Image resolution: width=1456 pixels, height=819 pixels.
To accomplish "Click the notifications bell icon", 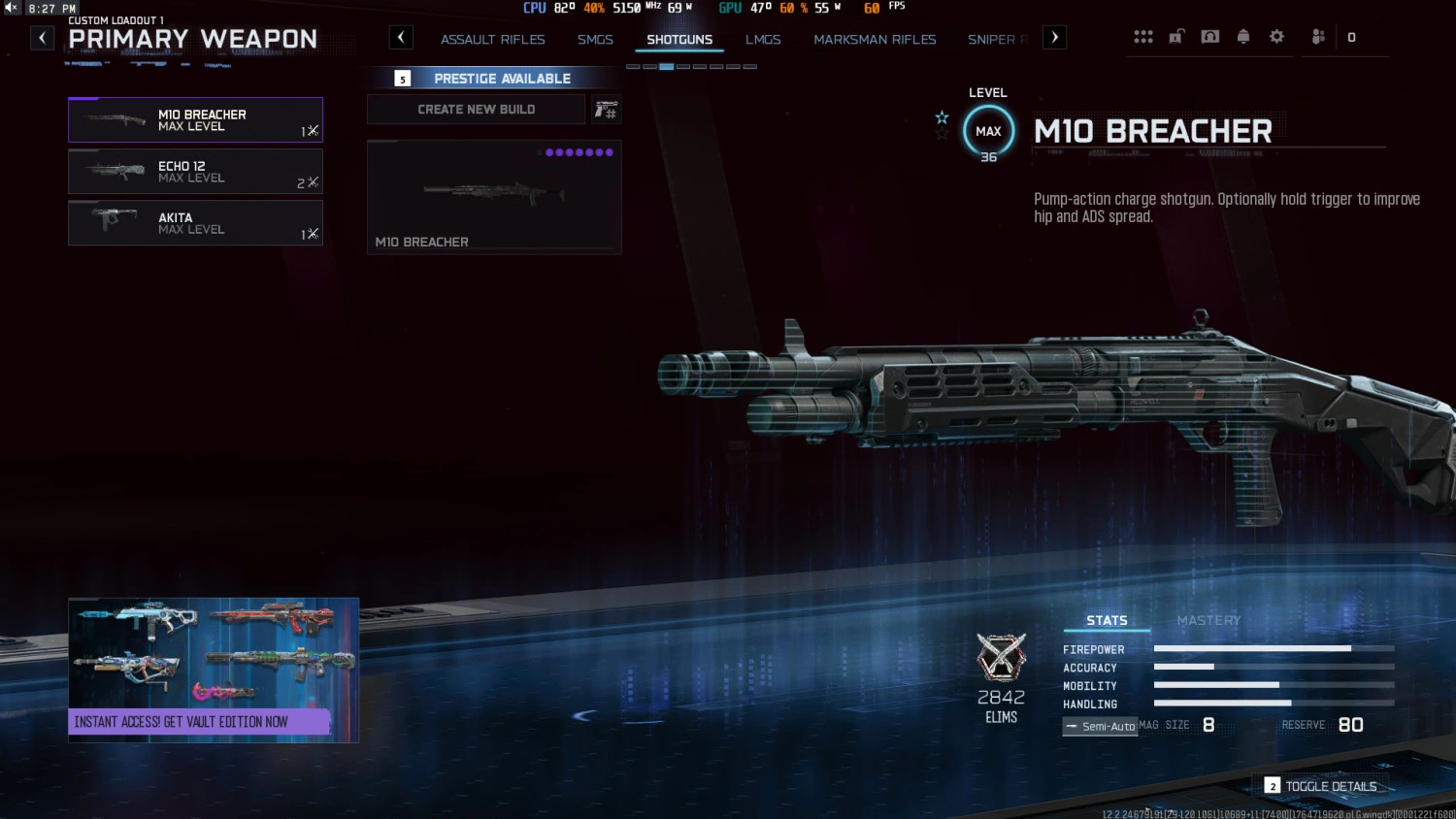I will (x=1243, y=36).
